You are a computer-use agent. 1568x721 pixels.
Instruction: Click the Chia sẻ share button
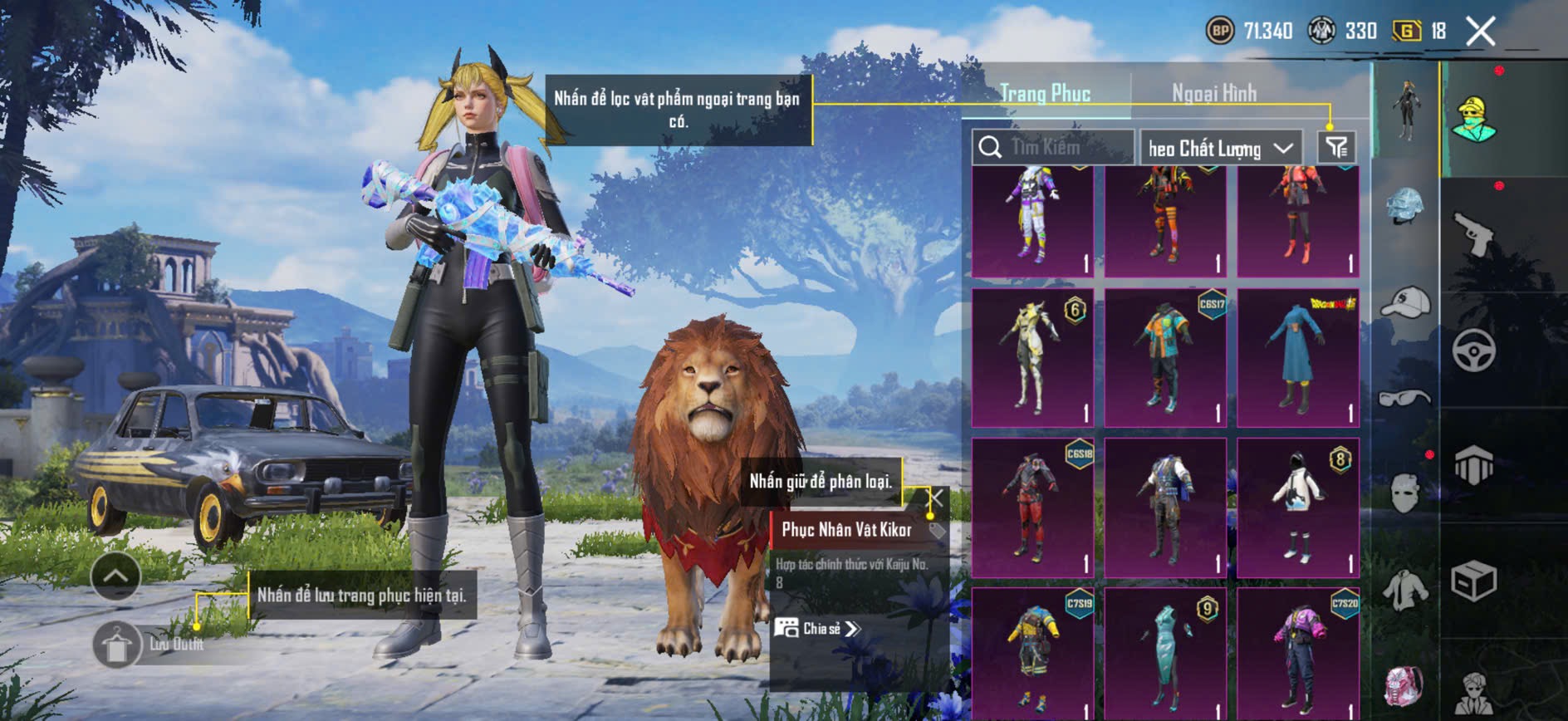pos(818,628)
